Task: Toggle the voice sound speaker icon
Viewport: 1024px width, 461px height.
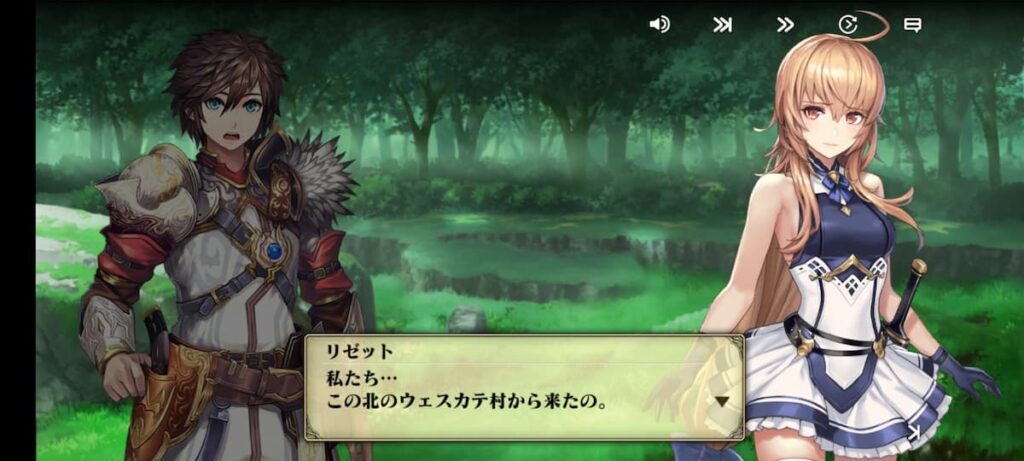Action: point(659,25)
